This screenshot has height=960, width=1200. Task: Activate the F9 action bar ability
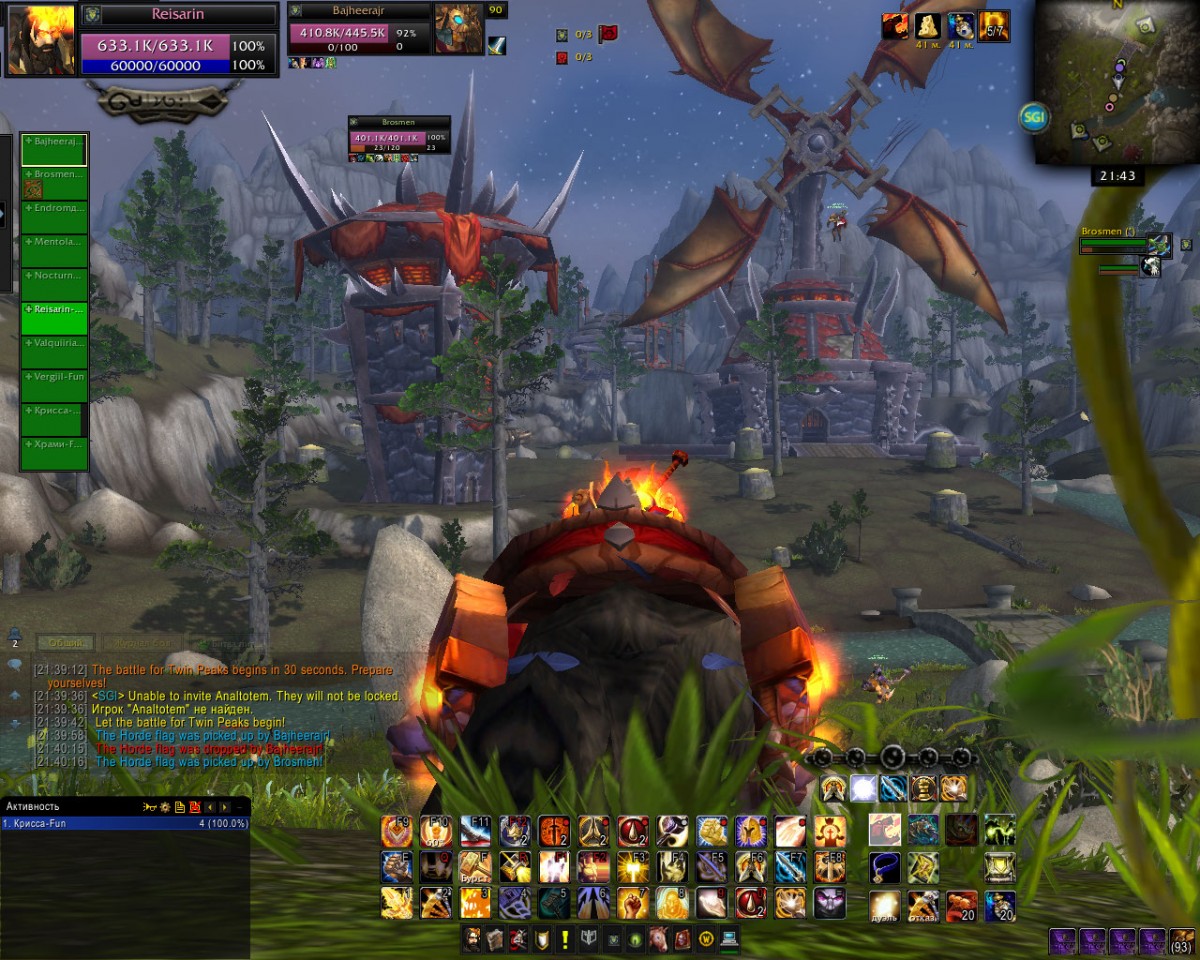397,831
